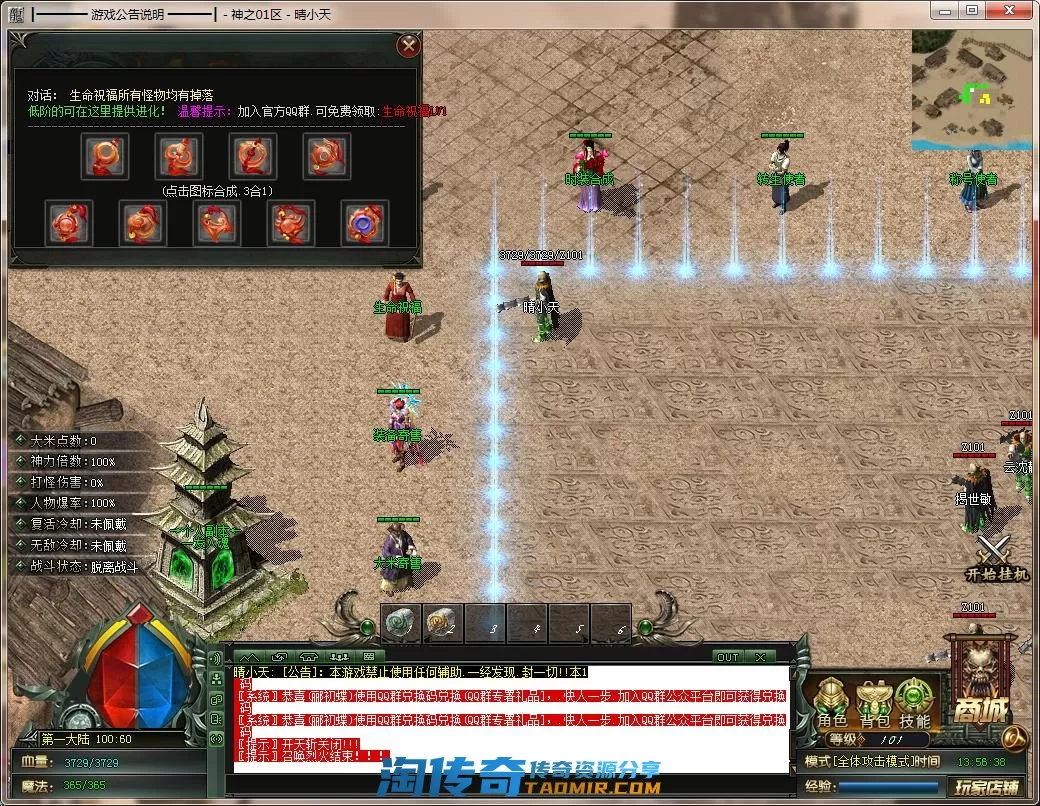
Task: Click the OUT button above the chat
Action: [727, 657]
